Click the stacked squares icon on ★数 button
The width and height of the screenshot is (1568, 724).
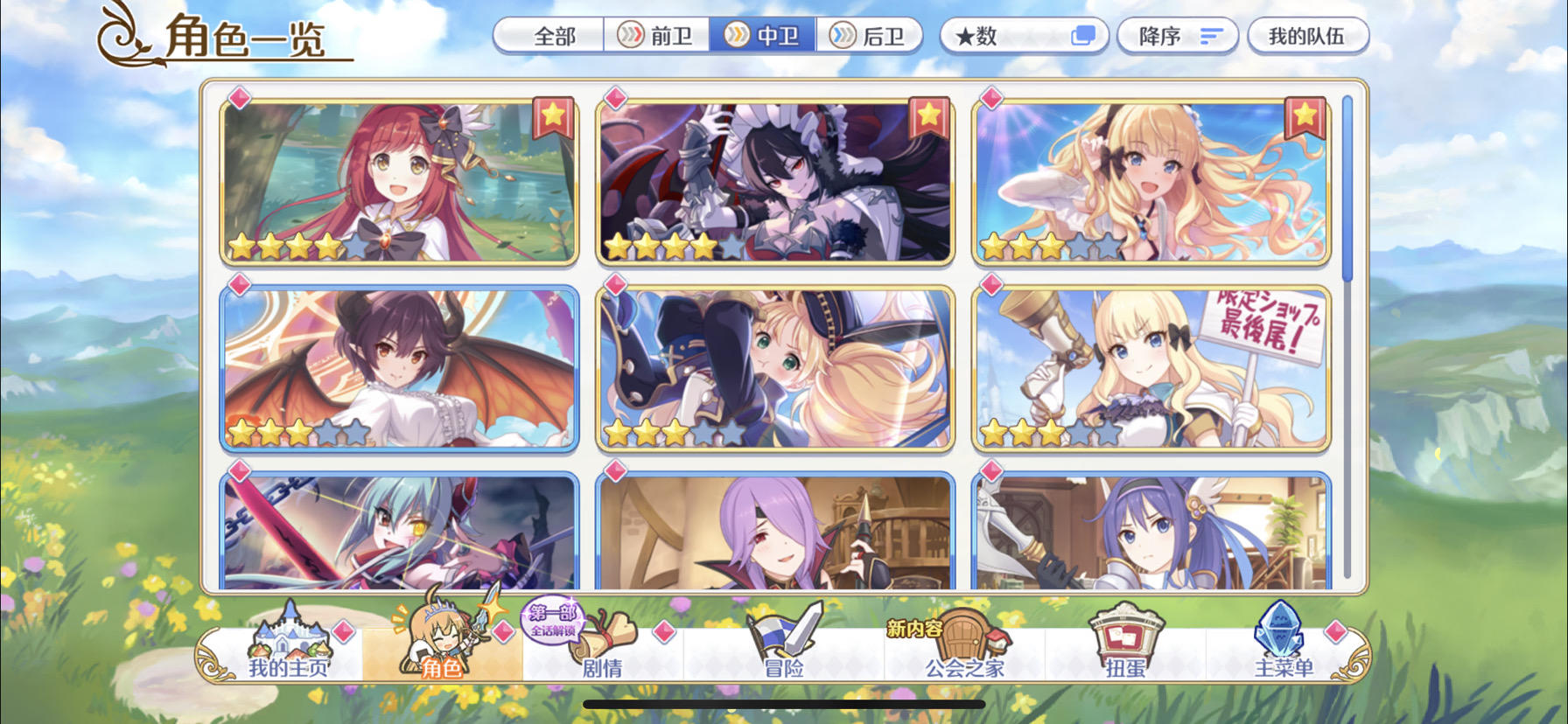[x=1085, y=33]
